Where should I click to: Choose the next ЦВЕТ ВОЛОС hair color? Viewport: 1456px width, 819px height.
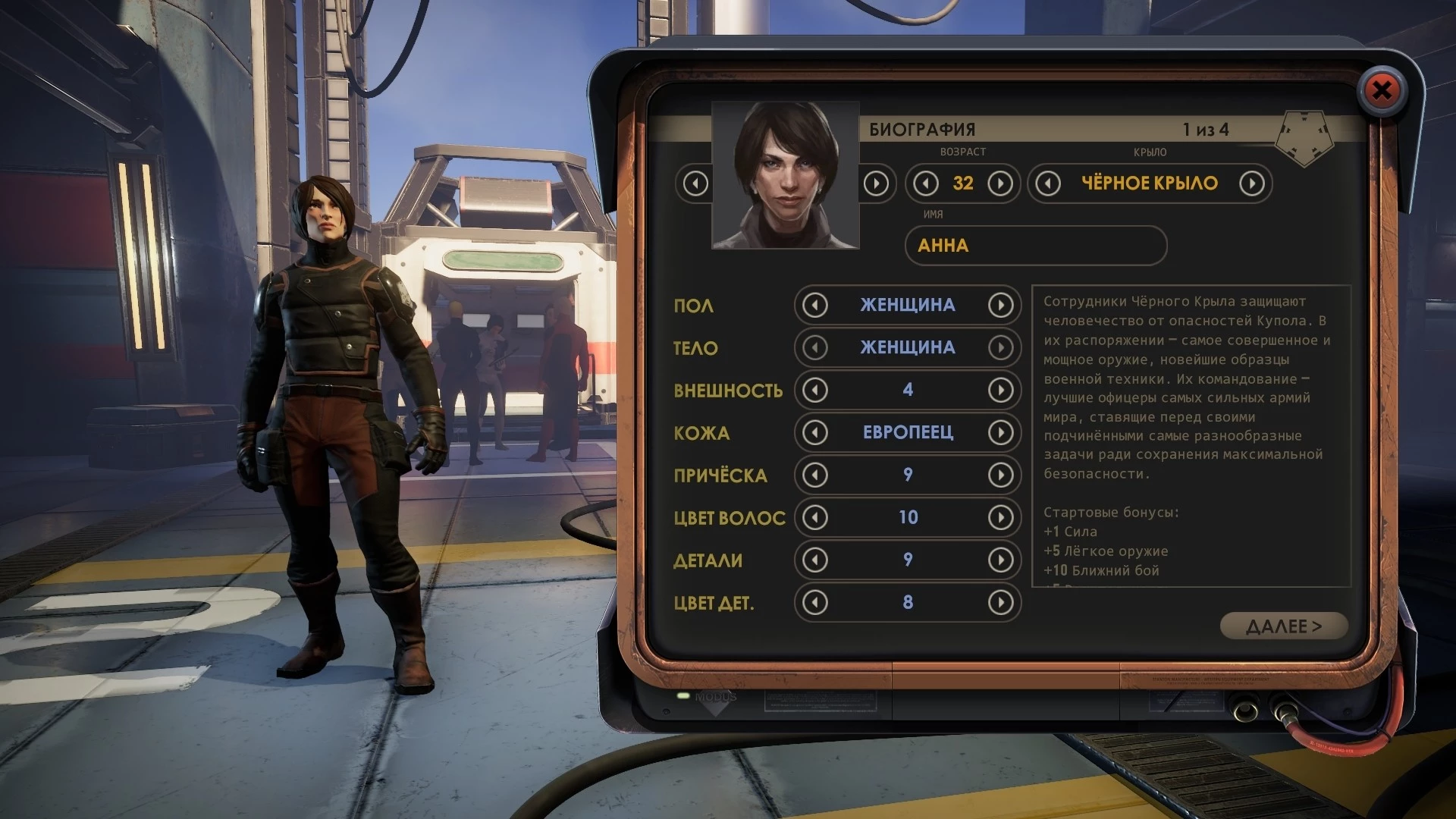[1000, 518]
